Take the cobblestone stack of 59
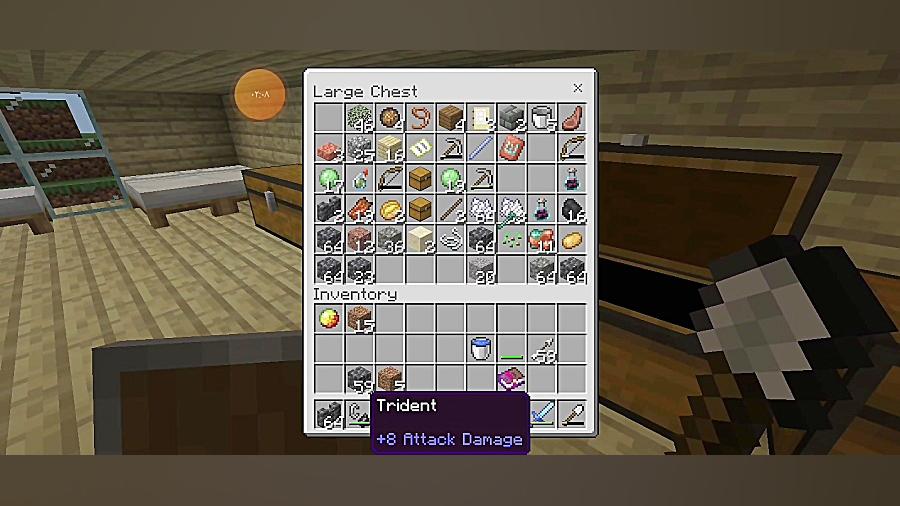Screen dimensions: 900x506 (x=359, y=380)
